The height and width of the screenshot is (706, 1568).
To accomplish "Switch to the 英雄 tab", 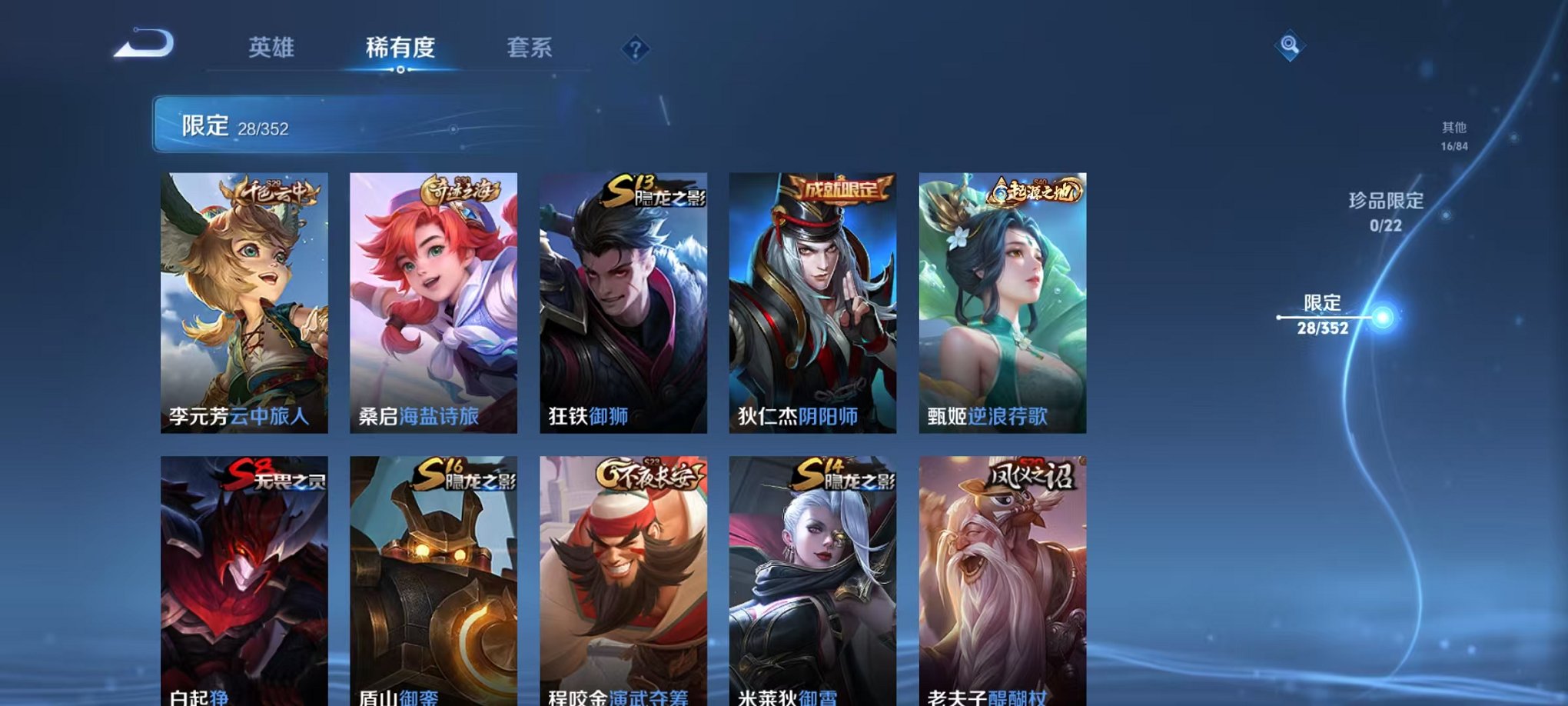I will [x=271, y=46].
